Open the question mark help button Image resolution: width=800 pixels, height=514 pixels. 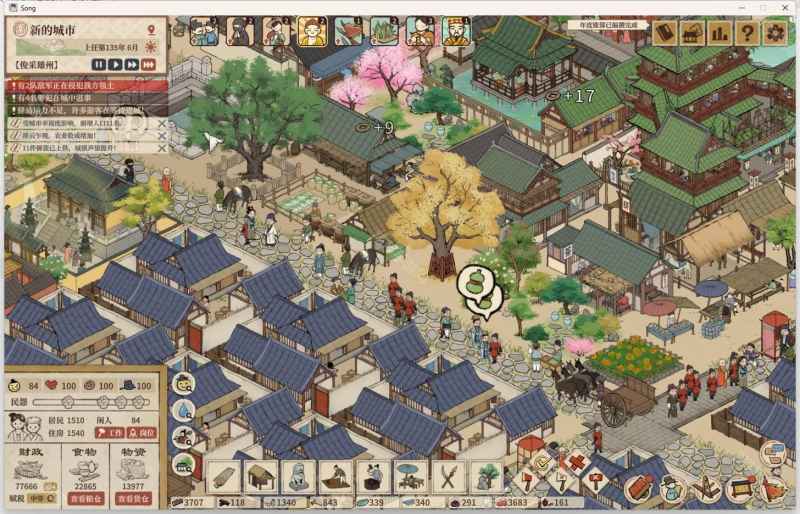coord(746,32)
